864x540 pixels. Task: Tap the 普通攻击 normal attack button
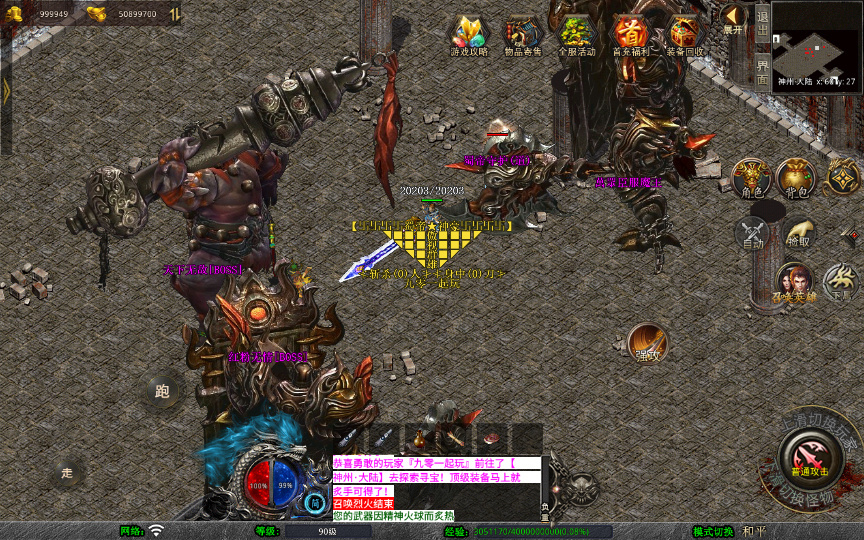(x=808, y=460)
